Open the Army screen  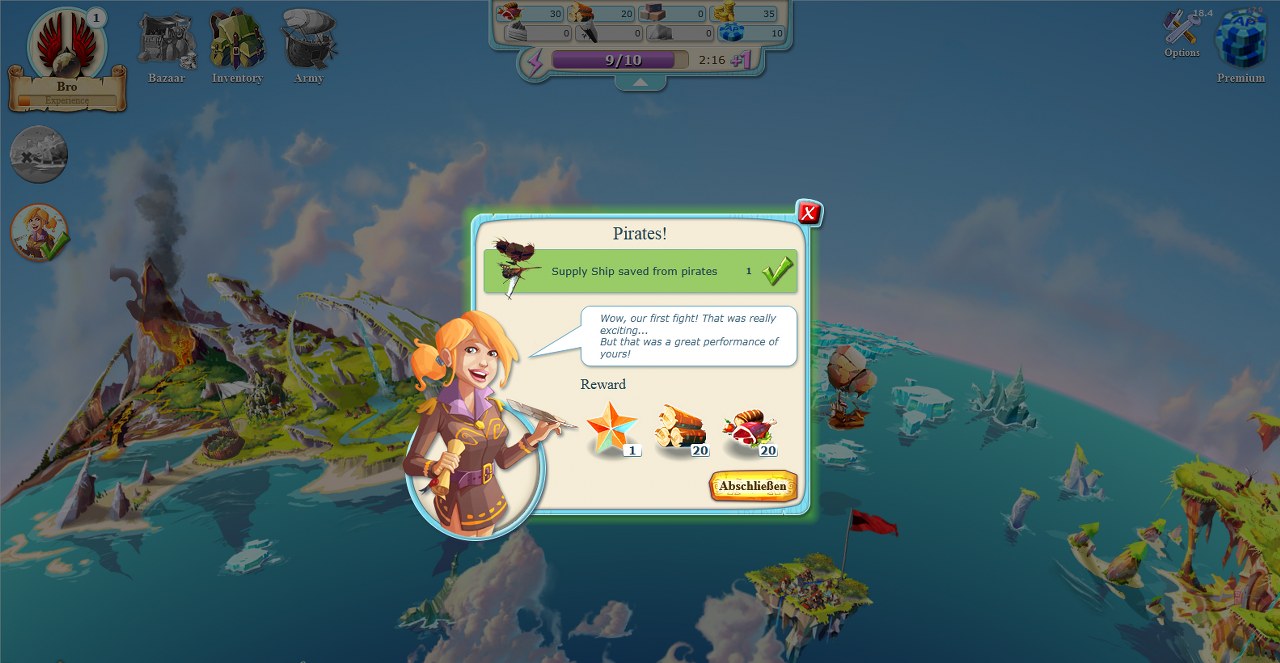click(308, 46)
